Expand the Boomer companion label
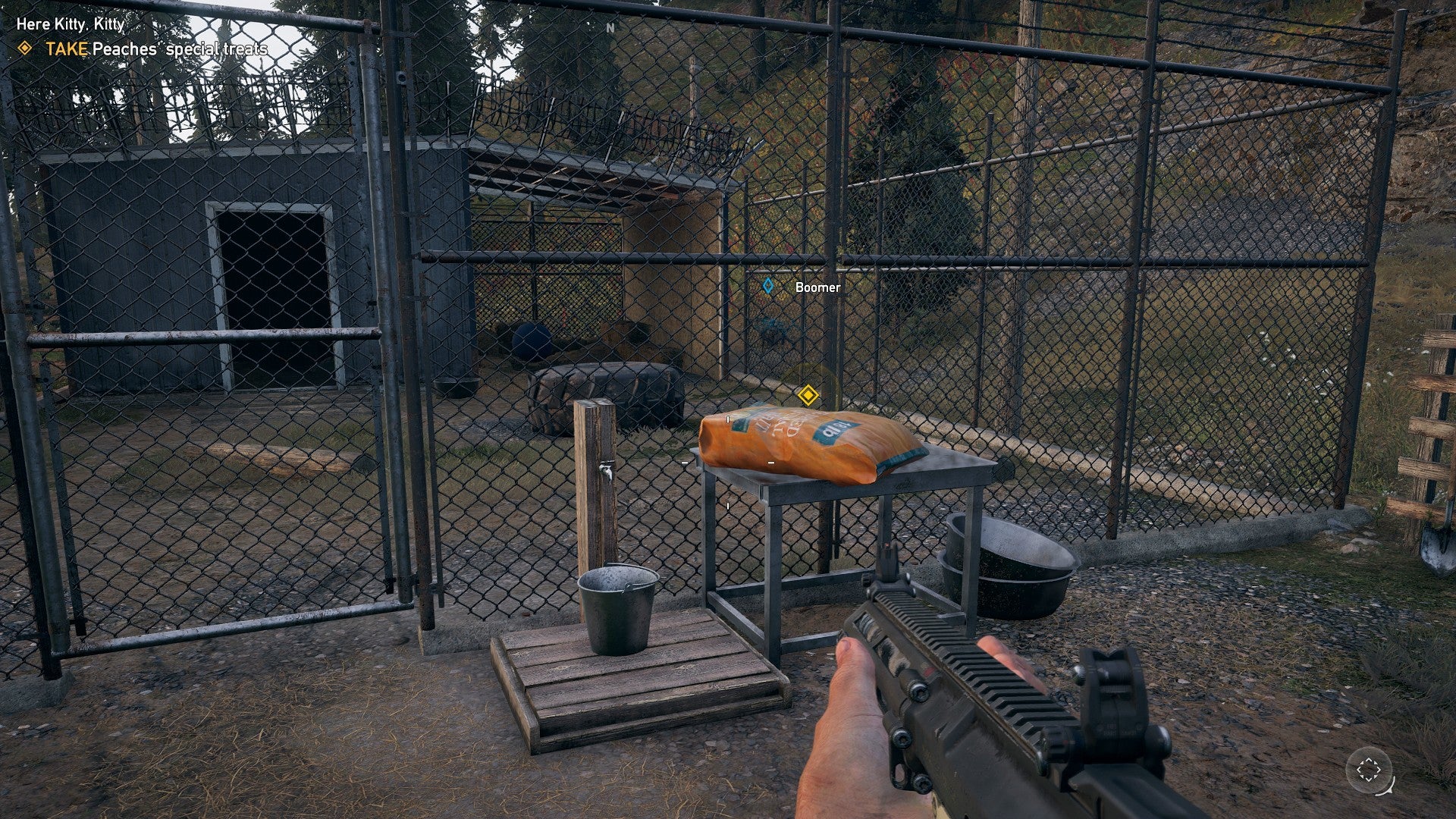The image size is (1456, 819). pos(817,288)
